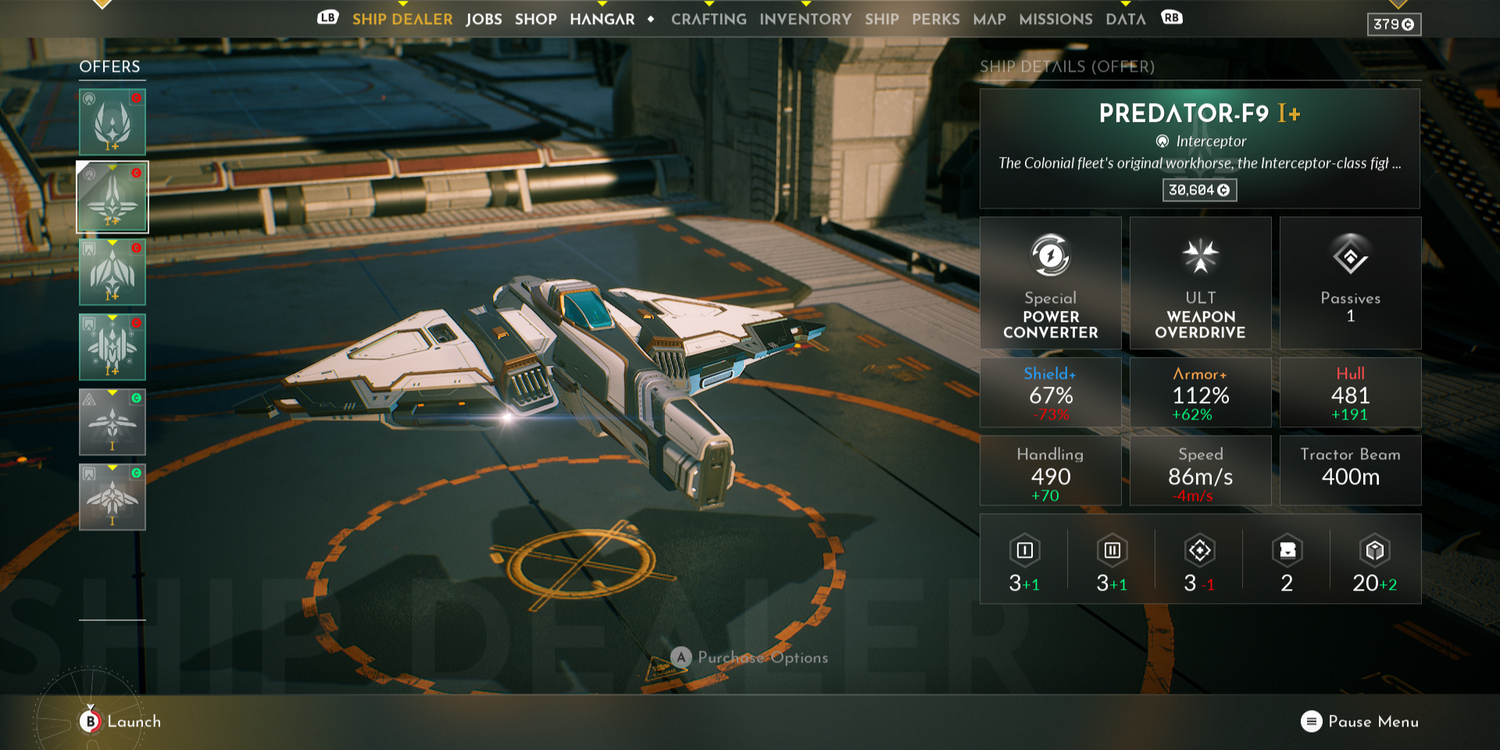This screenshot has width=1500, height=750.
Task: Go to the Hangar tab
Action: (602, 19)
